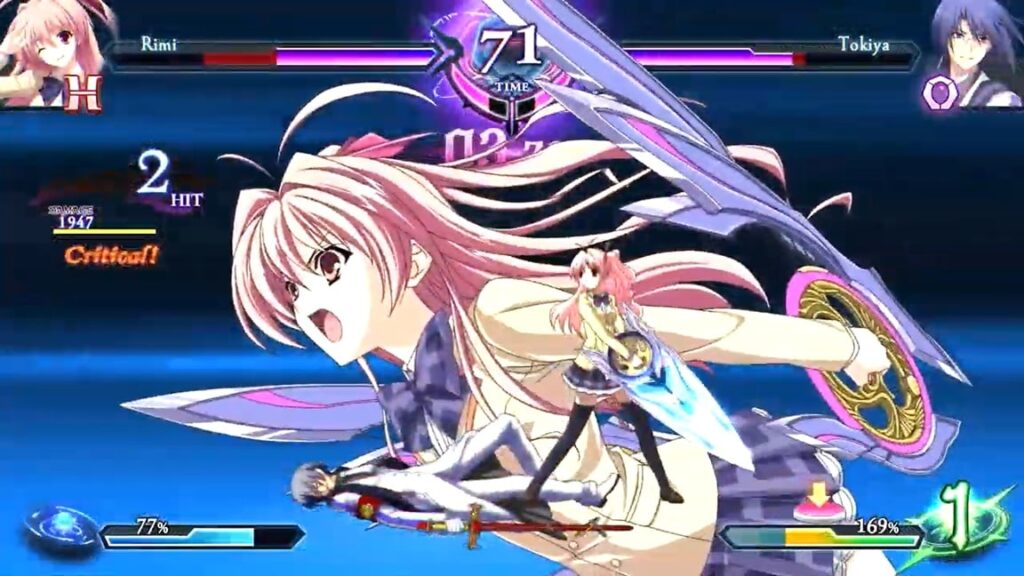This screenshot has width=1024, height=576.
Task: Click the blue orb power gauge icon
Action: tap(60, 529)
